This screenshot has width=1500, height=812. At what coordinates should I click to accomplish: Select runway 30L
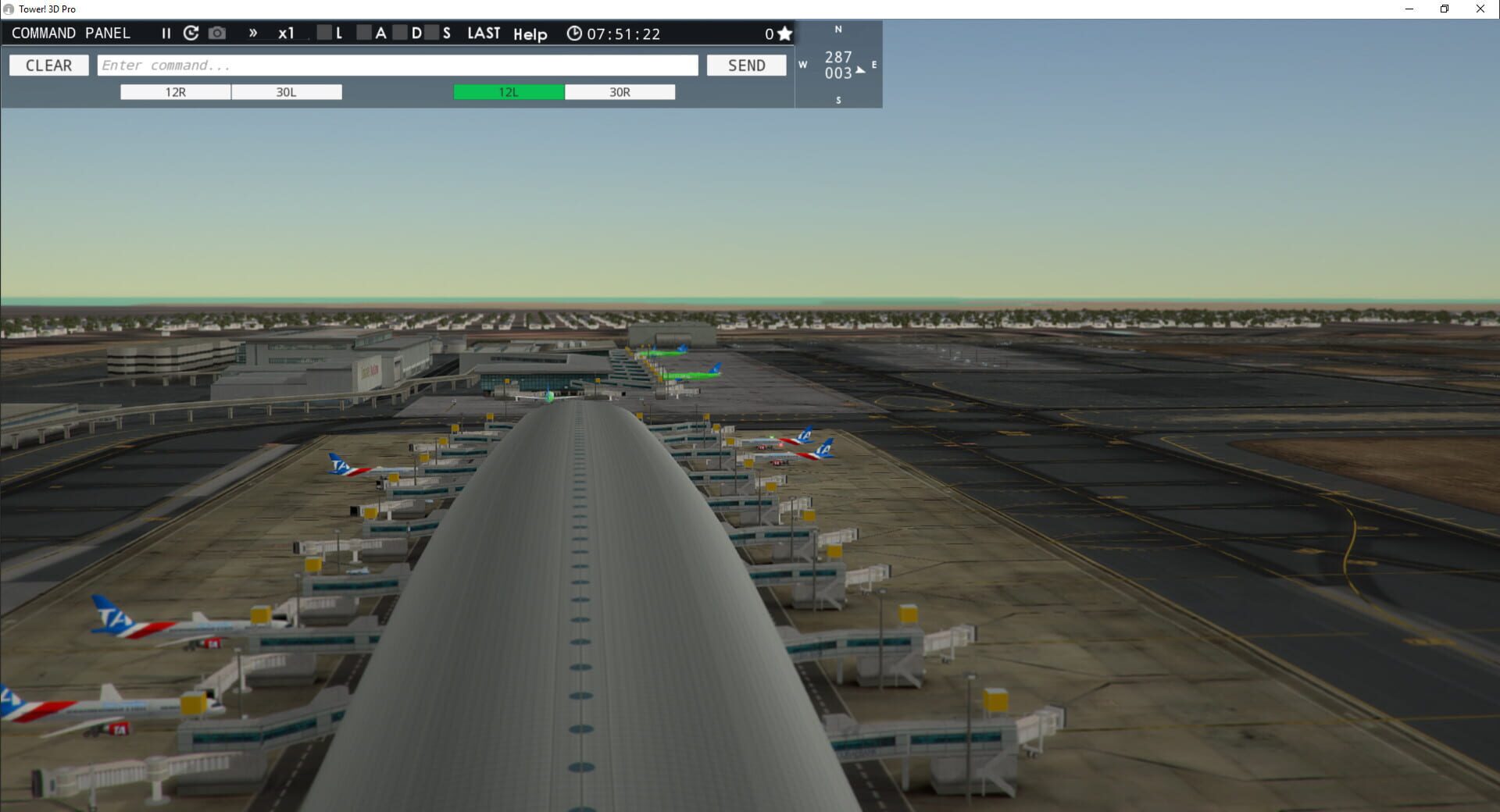286,91
